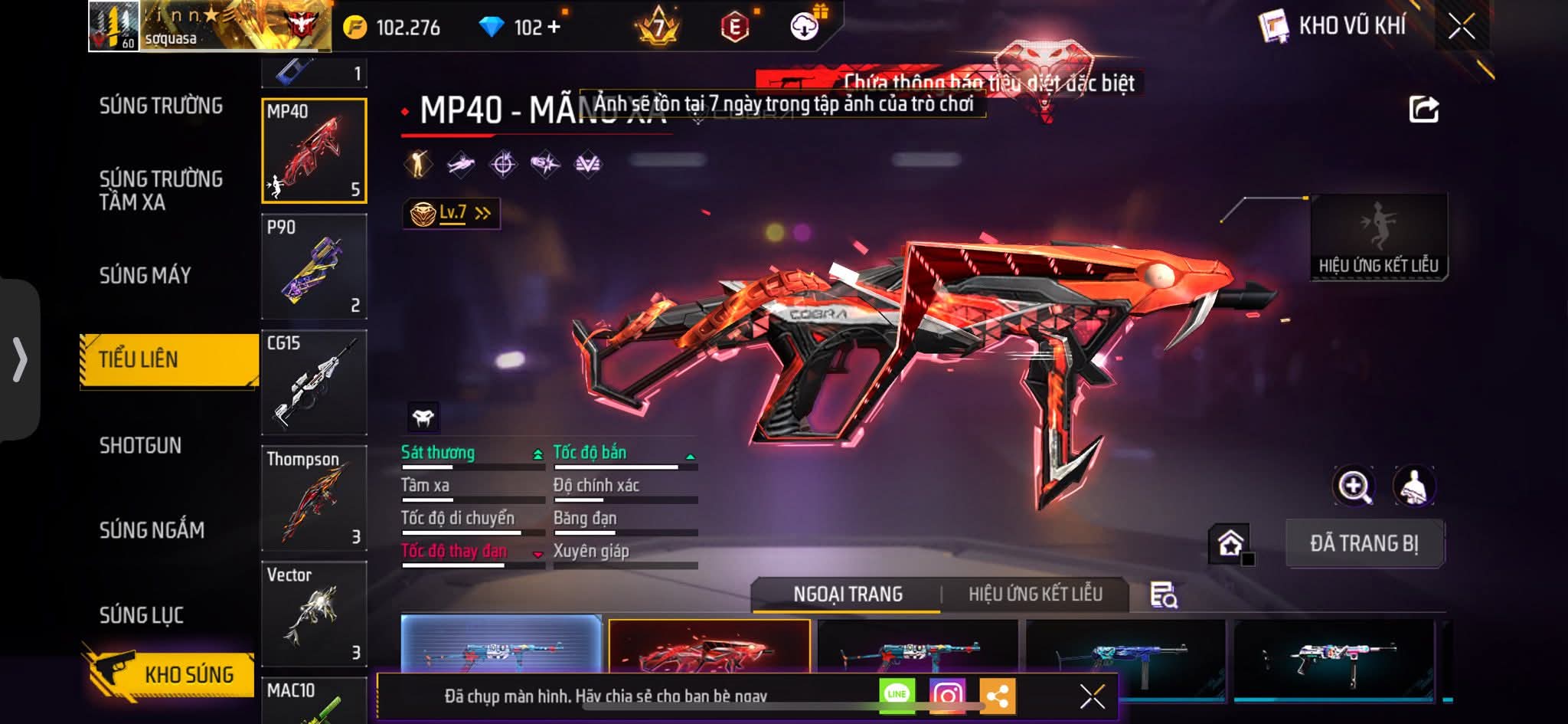The image size is (1568, 724).
Task: Open the Lv.7 upgrade details
Action: pyautogui.click(x=452, y=214)
